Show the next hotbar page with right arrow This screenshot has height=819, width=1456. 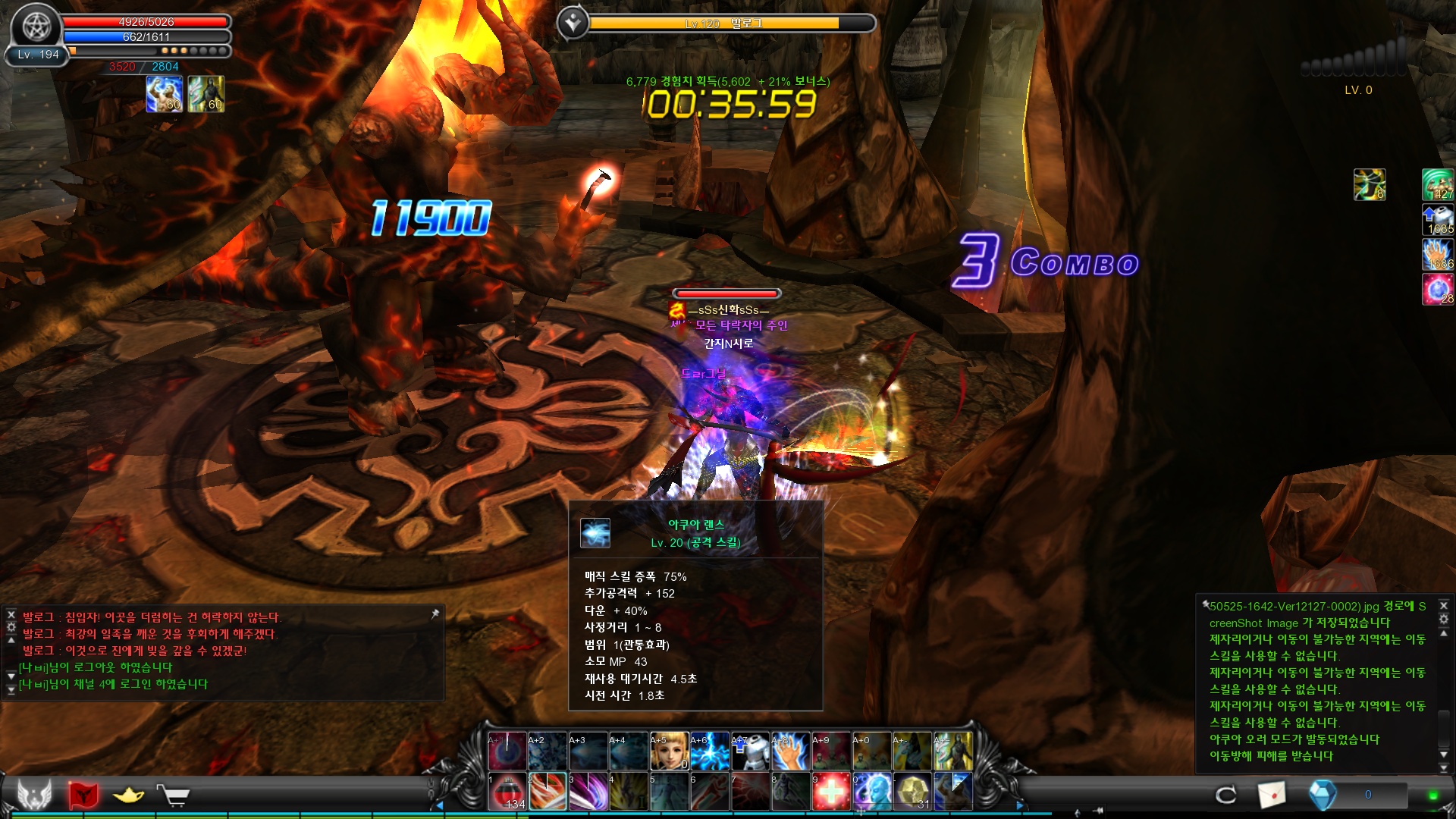point(1019,805)
